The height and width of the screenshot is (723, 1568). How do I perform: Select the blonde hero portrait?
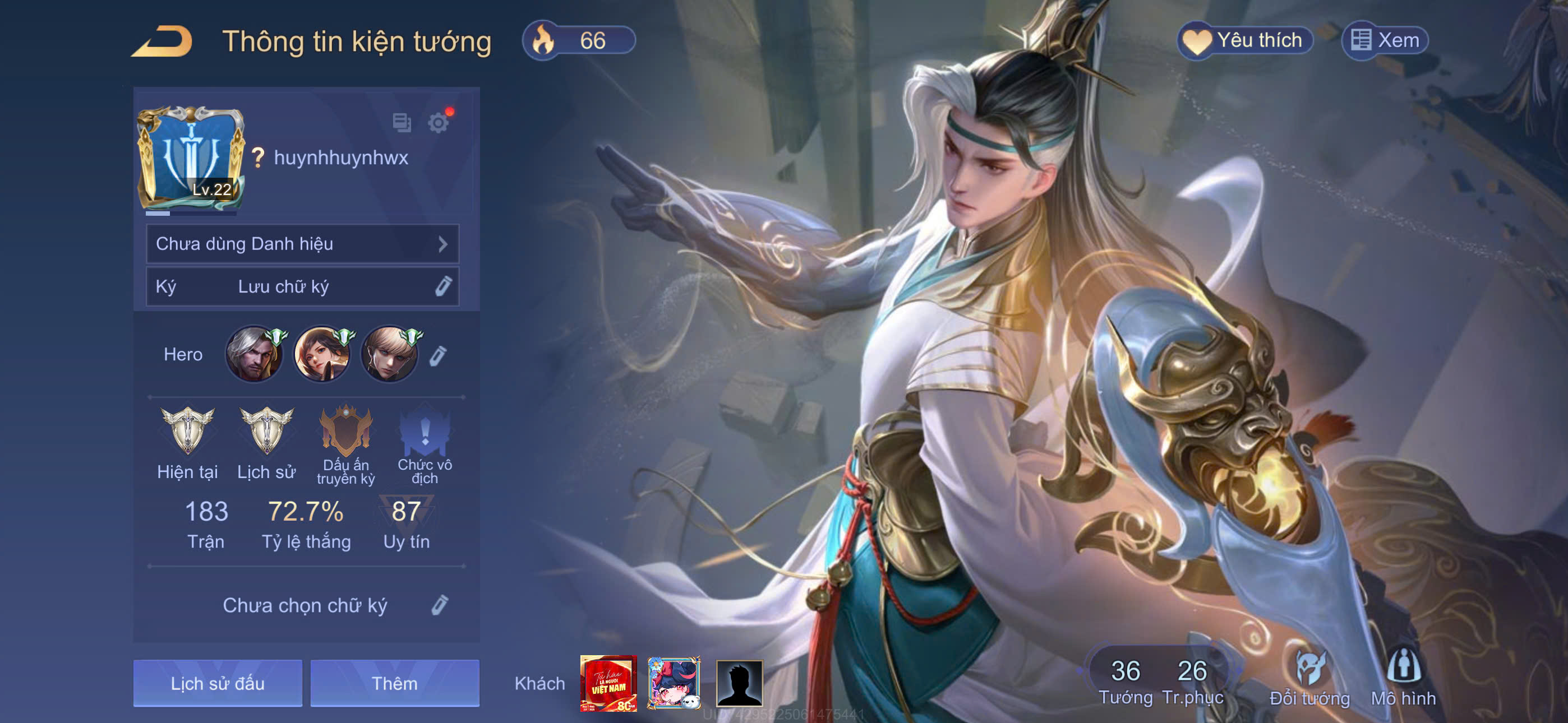pos(390,354)
